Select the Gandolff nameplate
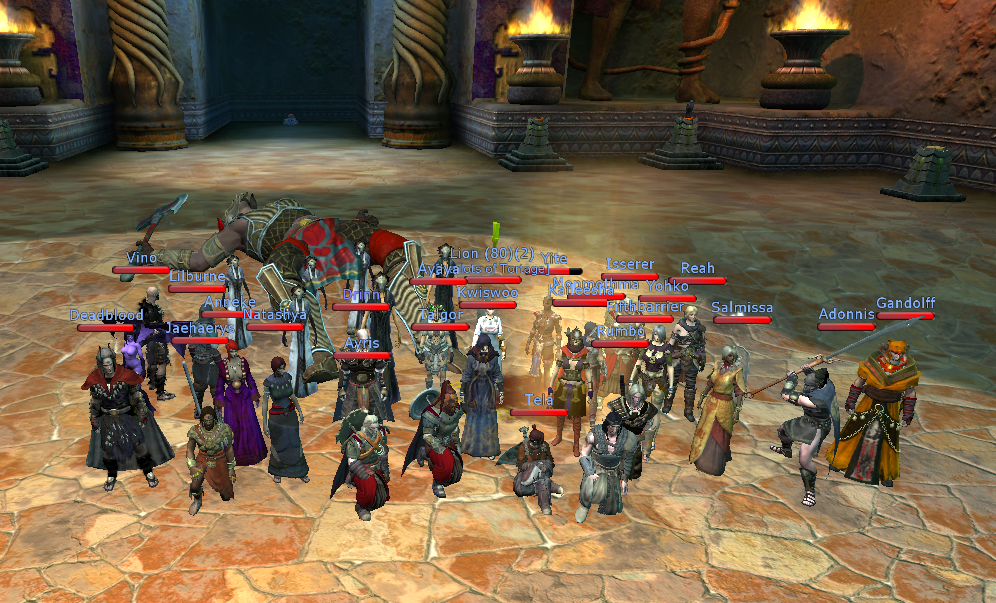 pyautogui.click(x=905, y=303)
